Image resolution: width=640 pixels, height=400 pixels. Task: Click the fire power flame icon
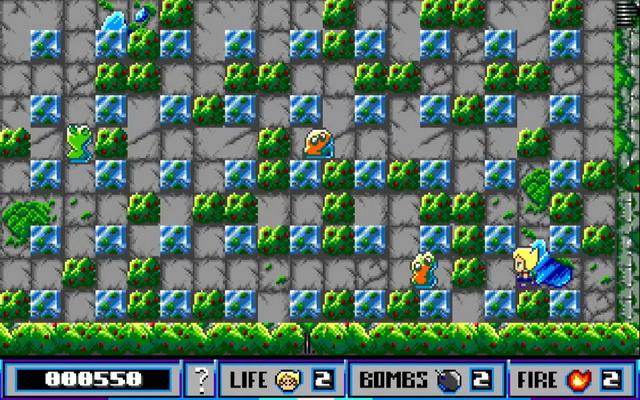(x=582, y=379)
